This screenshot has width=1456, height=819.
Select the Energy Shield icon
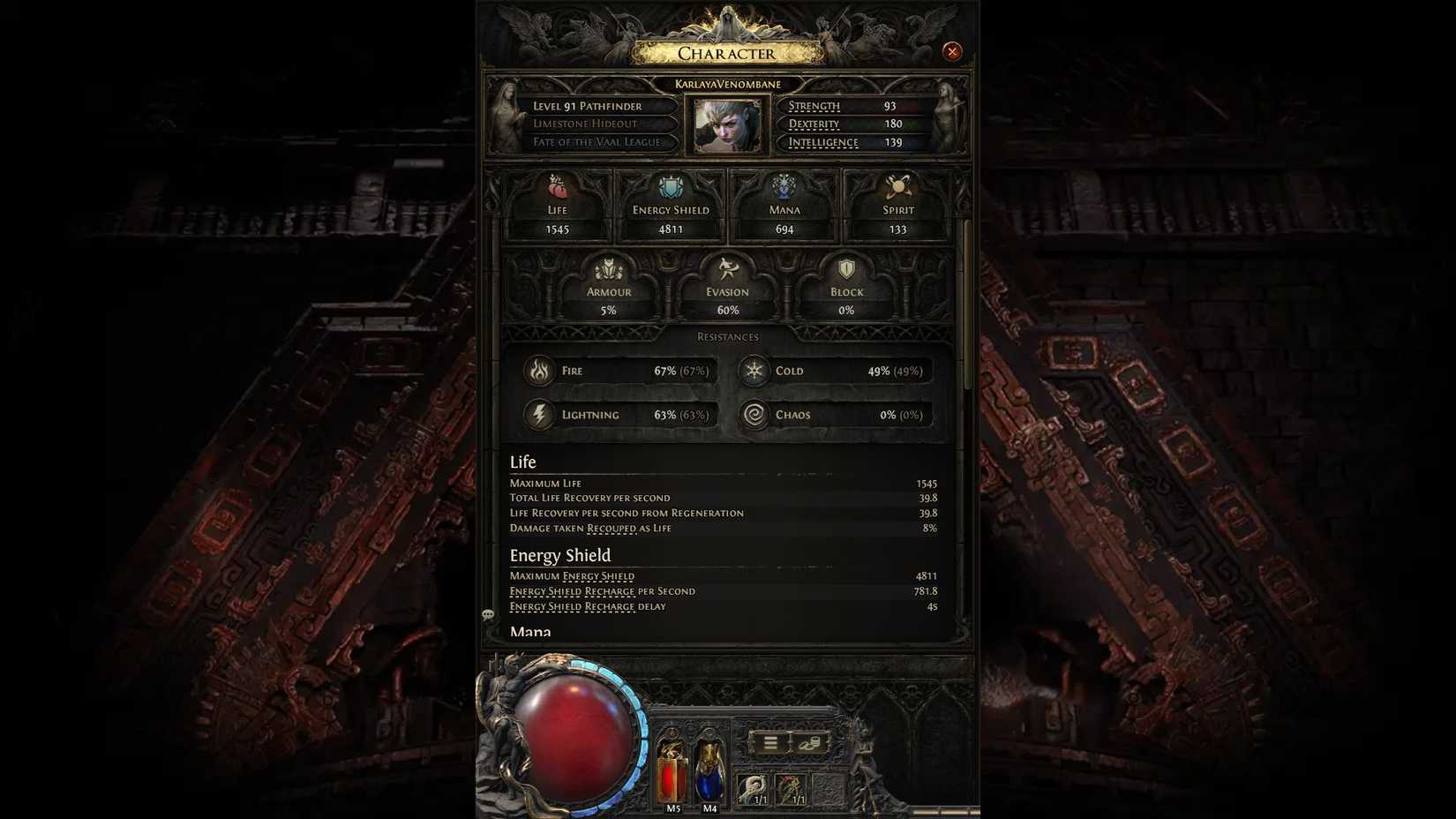click(670, 187)
